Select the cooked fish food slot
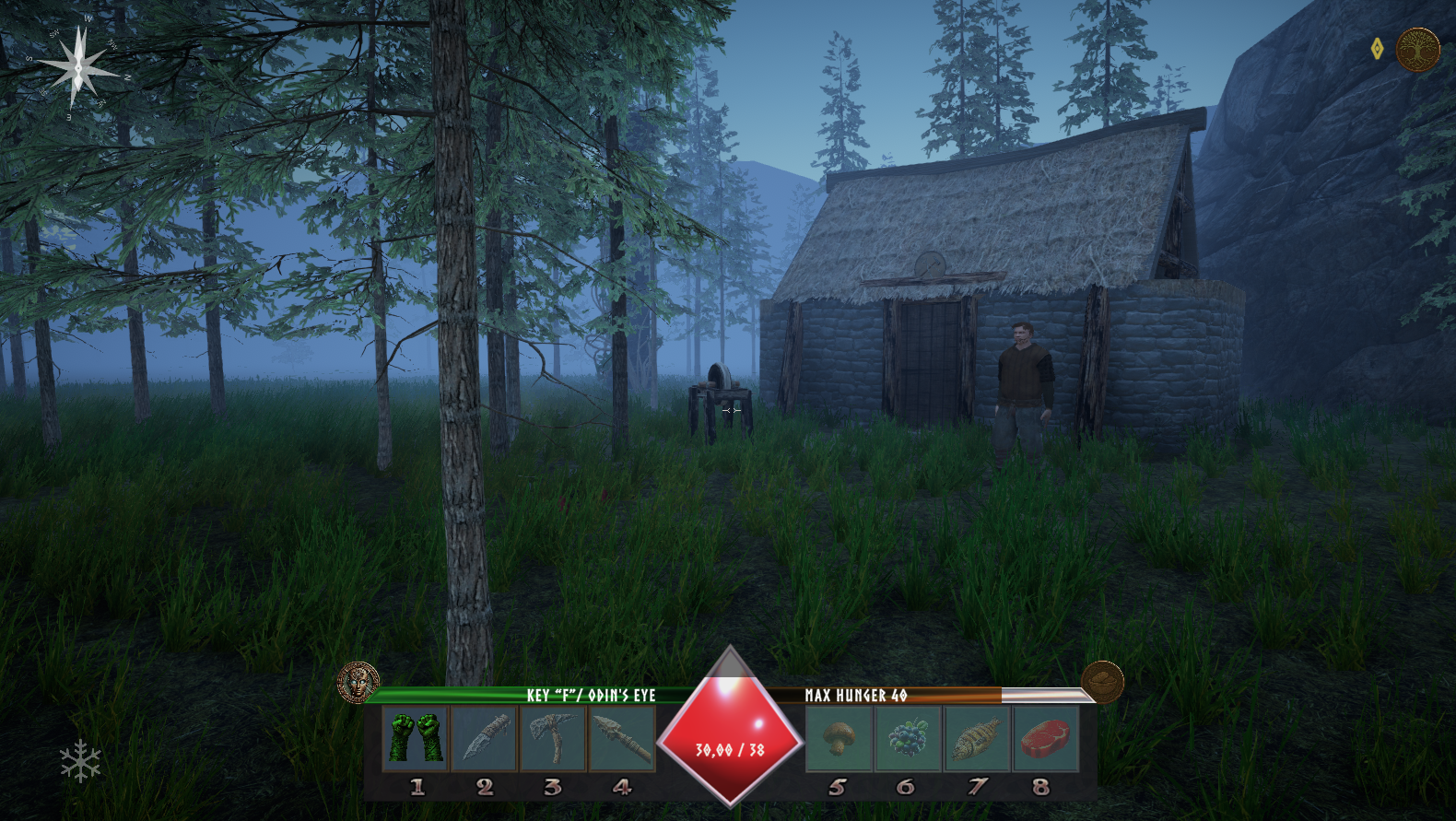Image resolution: width=1456 pixels, height=821 pixels. 976,738
